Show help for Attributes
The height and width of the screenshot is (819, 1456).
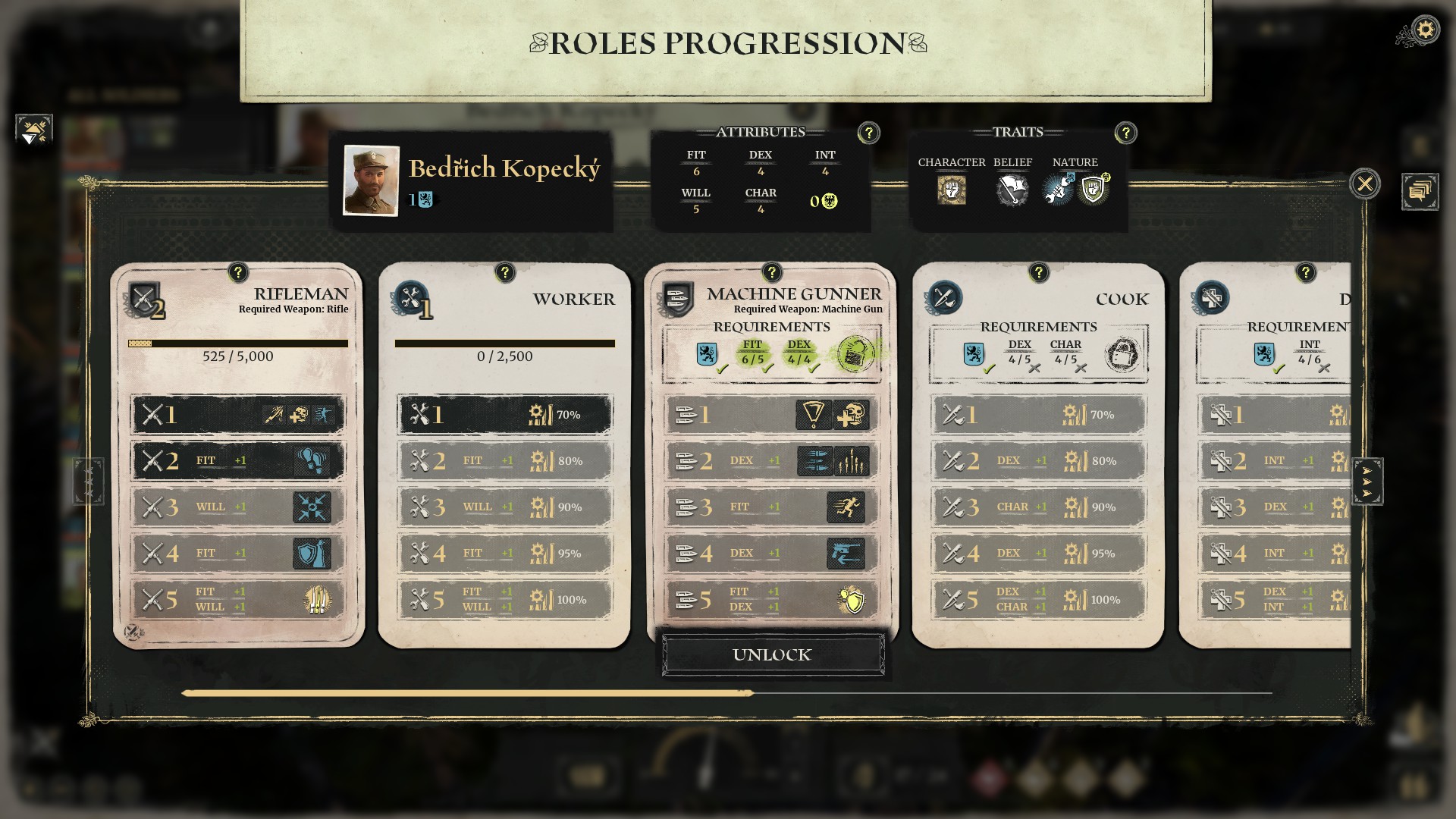868,133
